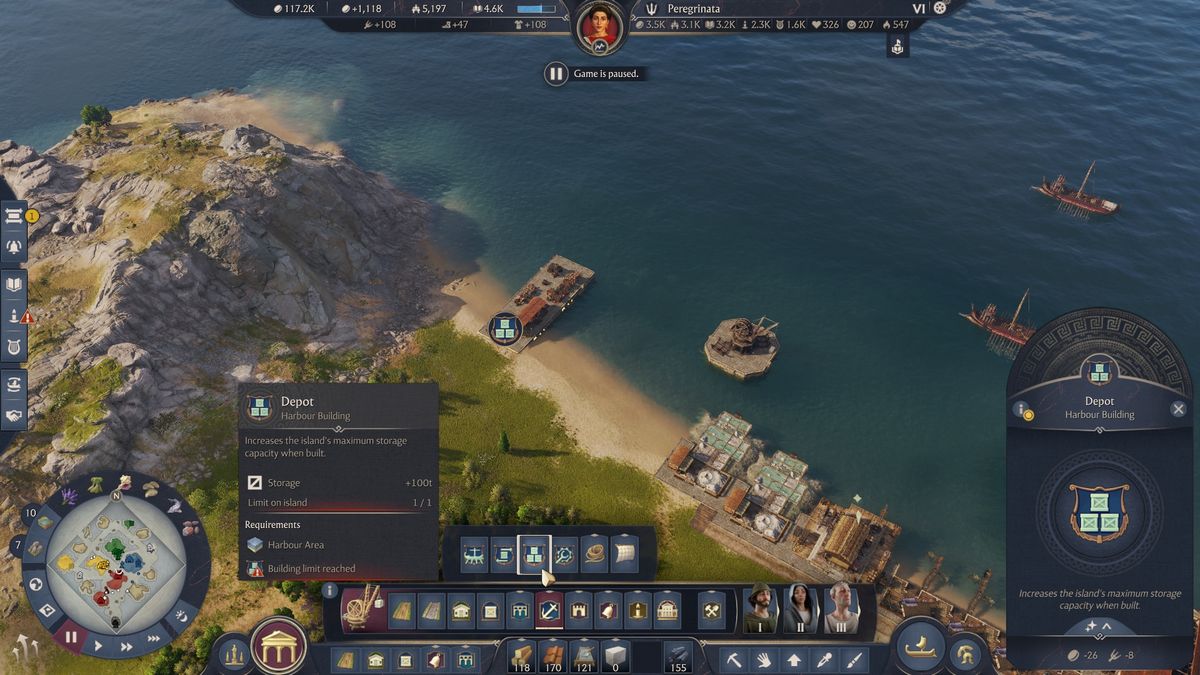Open the handshake diplomacy menu
Screen dimensions: 1200x675
click(x=14, y=414)
